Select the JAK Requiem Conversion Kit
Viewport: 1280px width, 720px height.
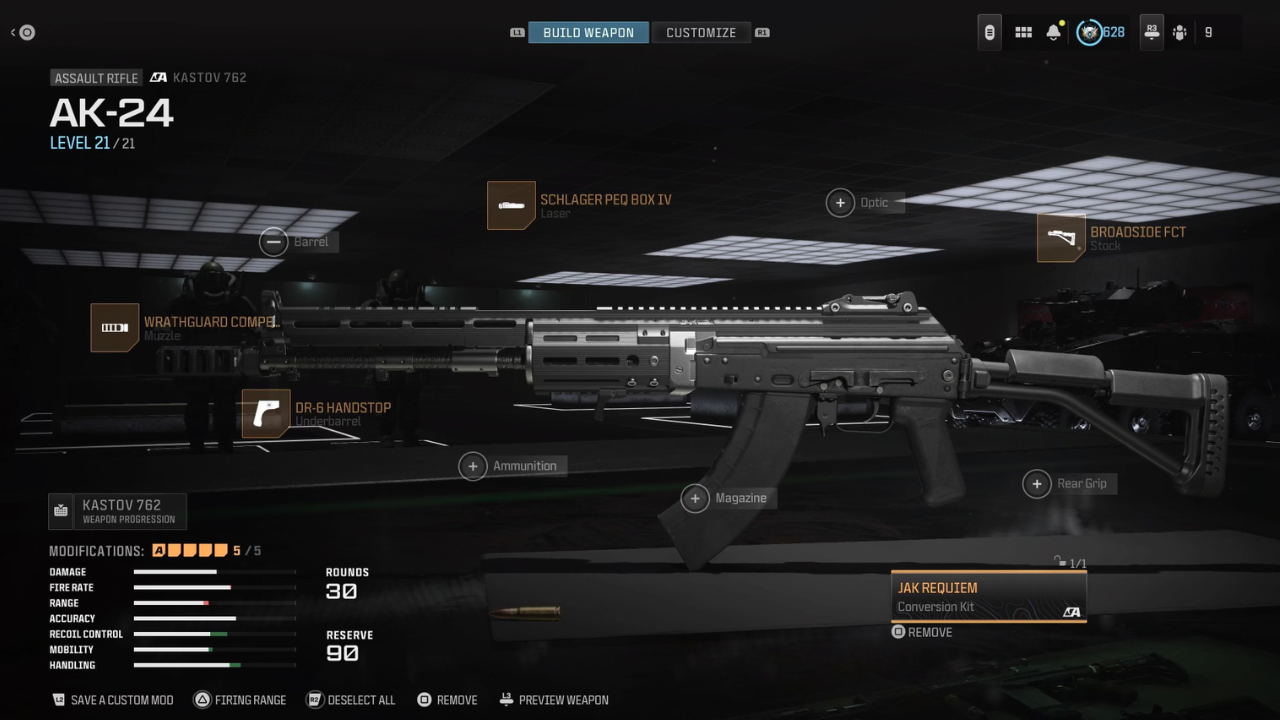click(988, 597)
